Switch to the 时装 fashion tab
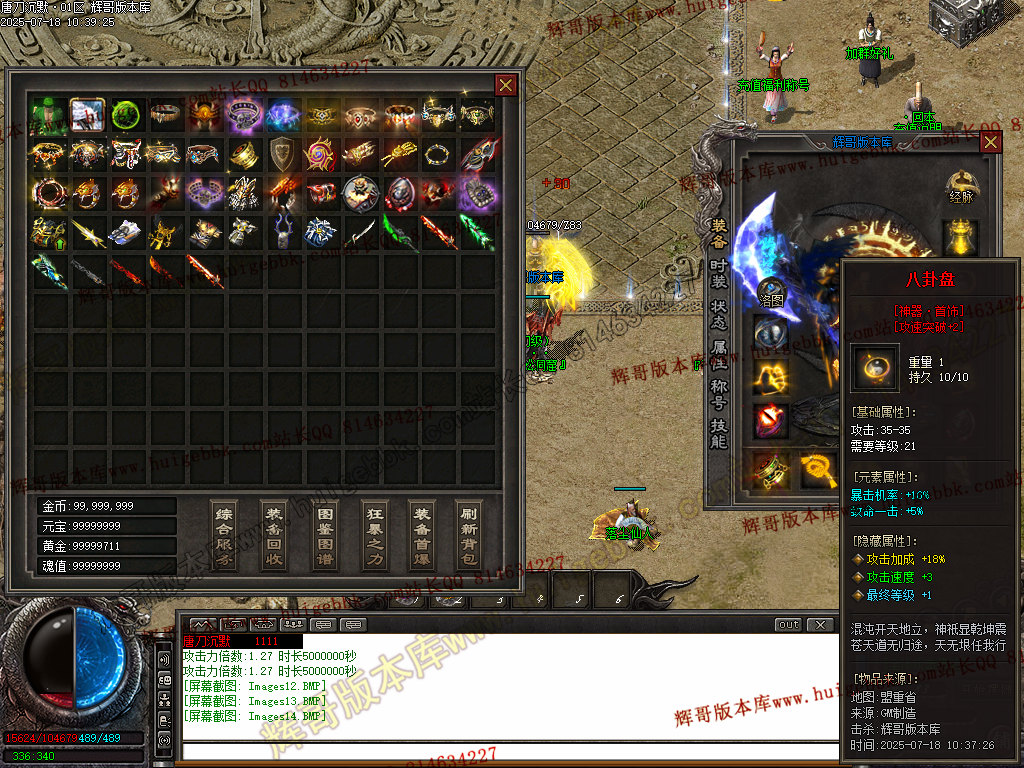Viewport: 1024px width, 768px height. [x=719, y=273]
